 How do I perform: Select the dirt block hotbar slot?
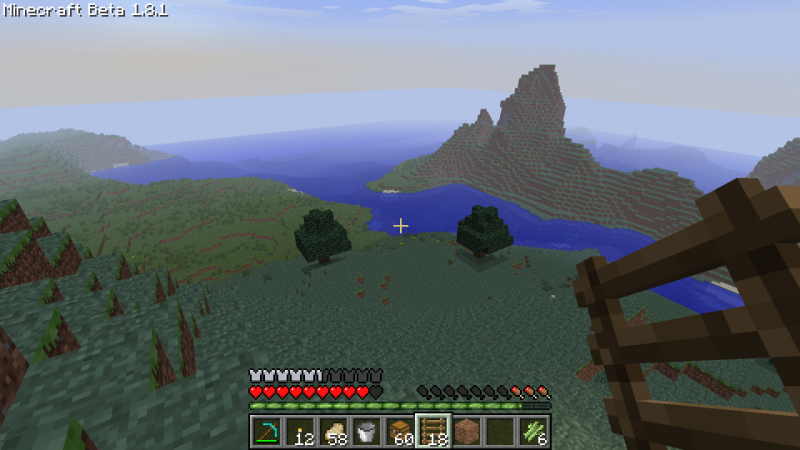[467, 432]
